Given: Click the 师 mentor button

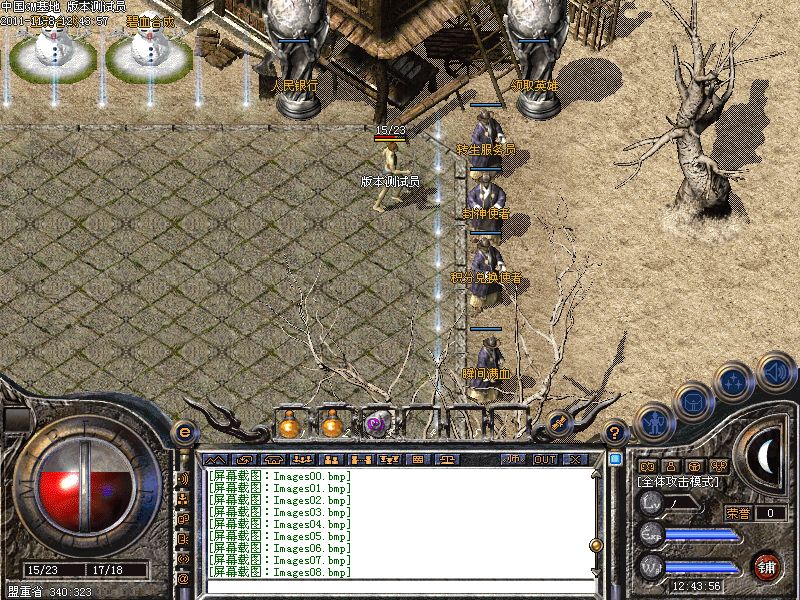Looking at the screenshot, I should tap(512, 459).
